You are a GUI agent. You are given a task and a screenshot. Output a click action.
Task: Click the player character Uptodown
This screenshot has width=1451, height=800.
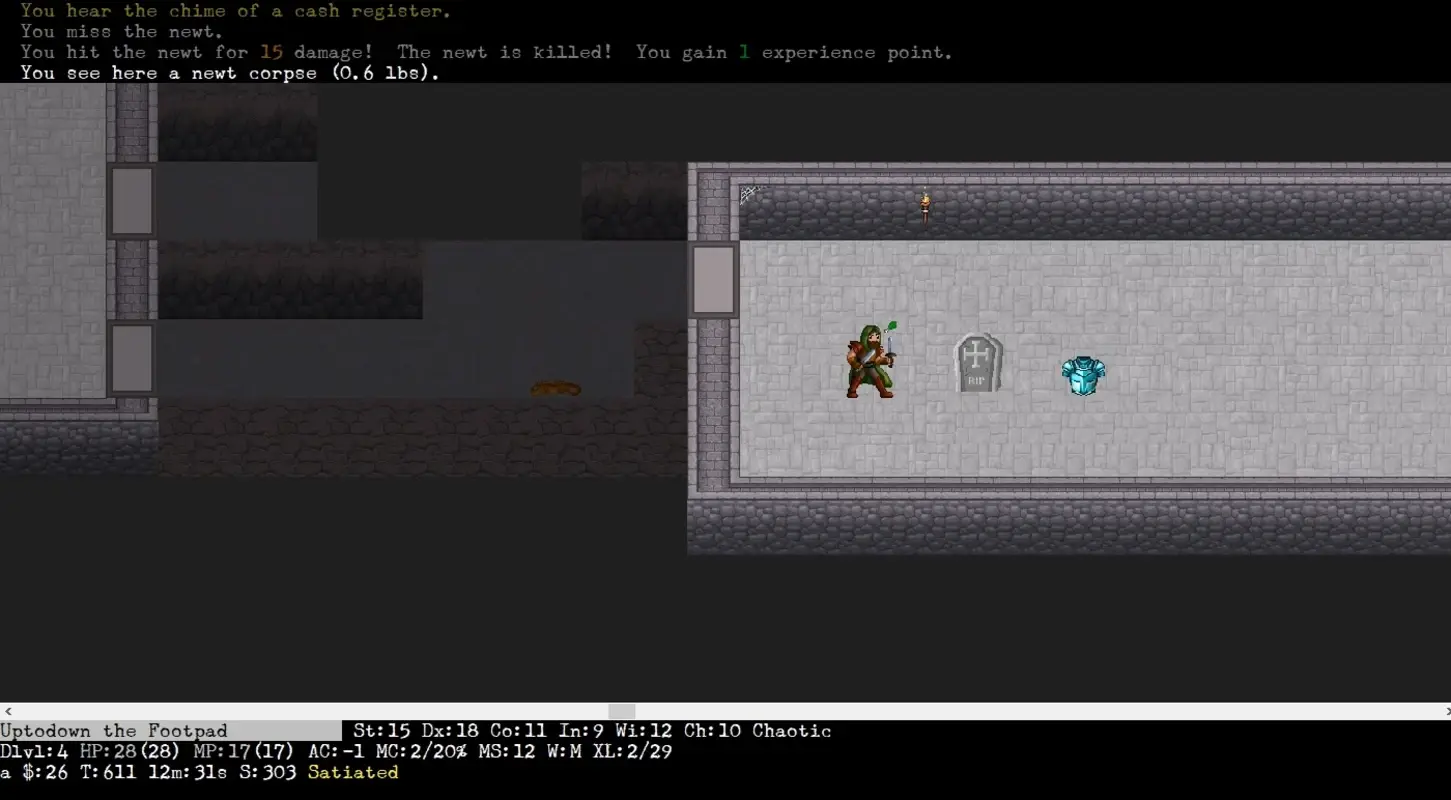click(870, 365)
